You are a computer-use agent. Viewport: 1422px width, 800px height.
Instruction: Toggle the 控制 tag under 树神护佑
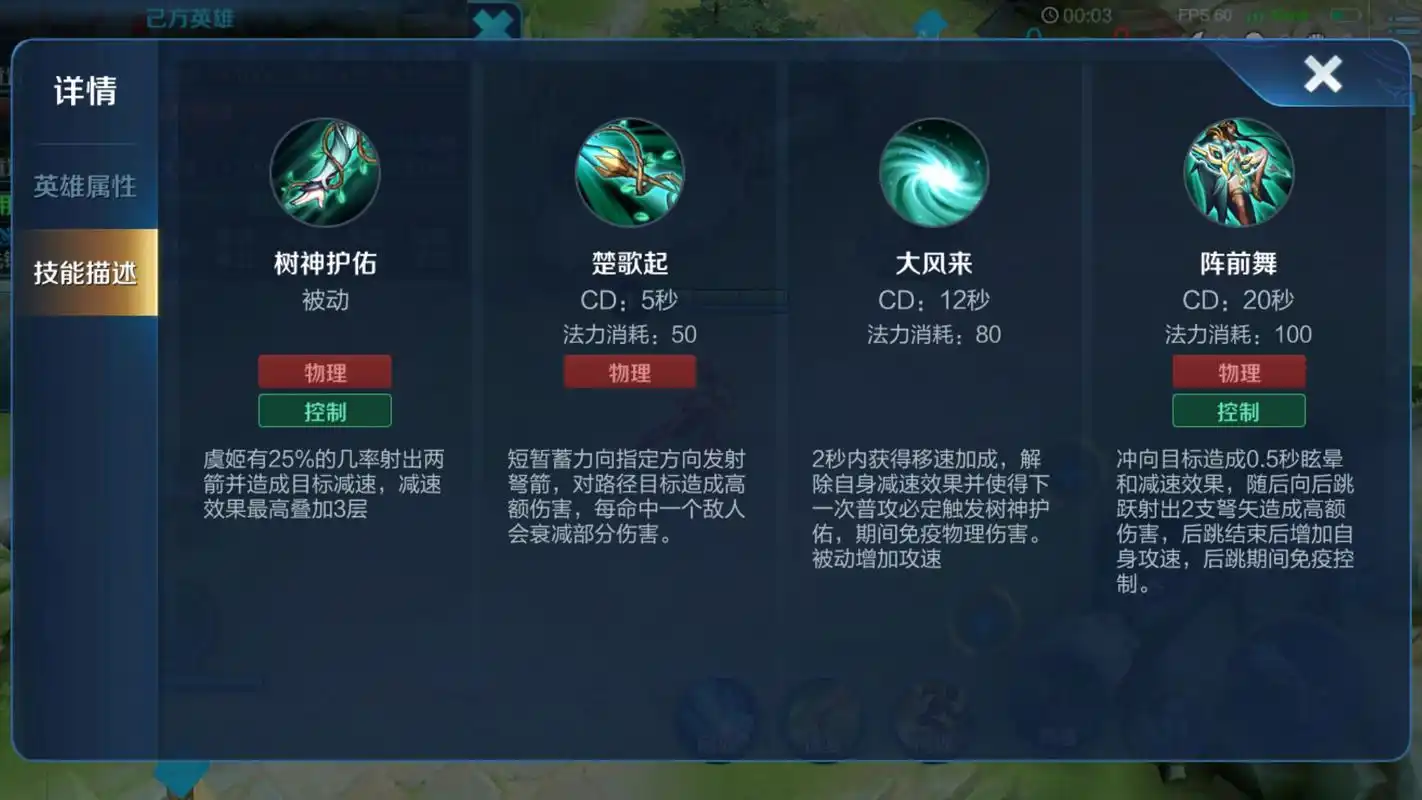tap(324, 410)
